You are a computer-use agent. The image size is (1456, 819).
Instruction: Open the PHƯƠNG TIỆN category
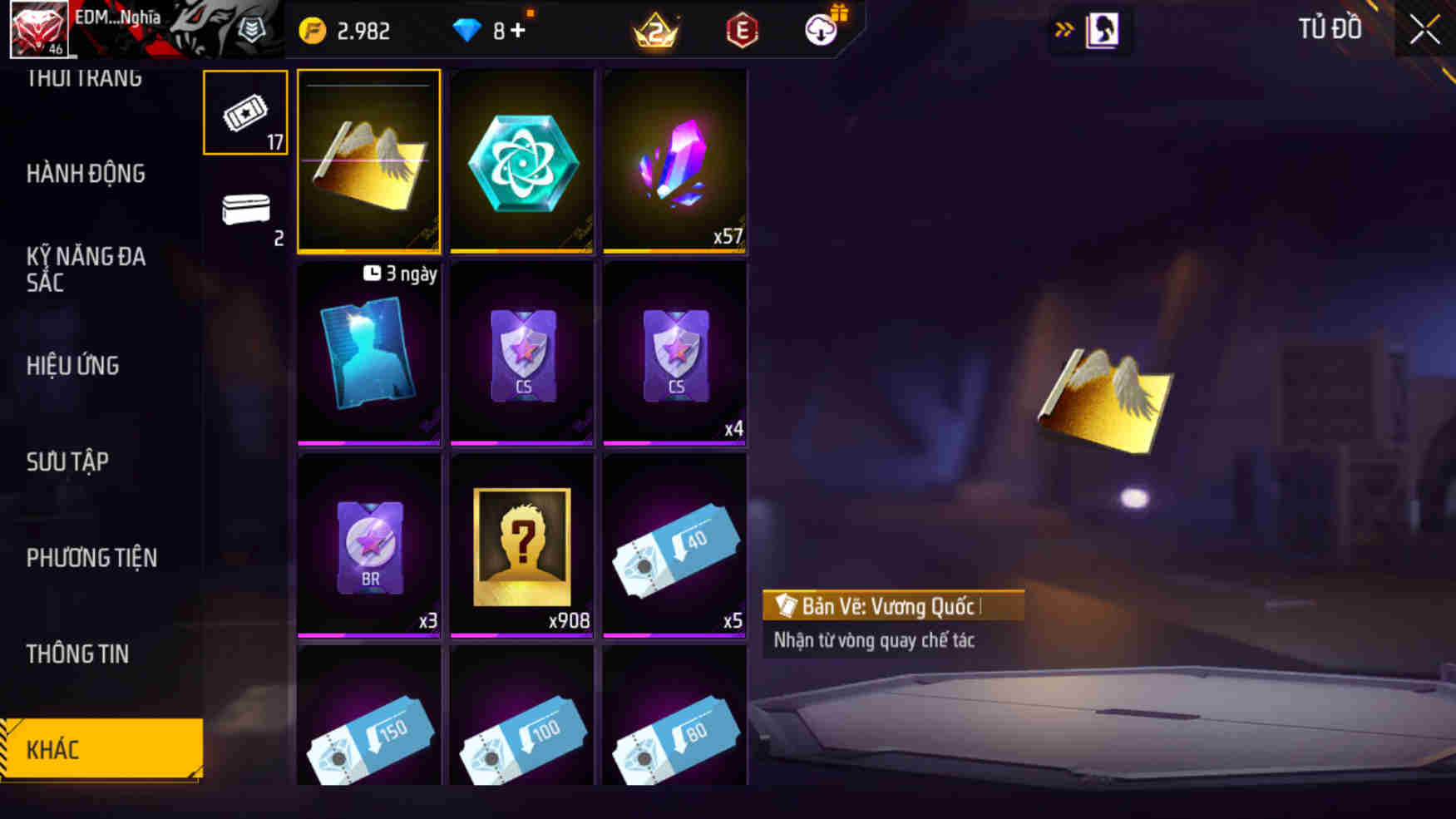[x=93, y=559]
